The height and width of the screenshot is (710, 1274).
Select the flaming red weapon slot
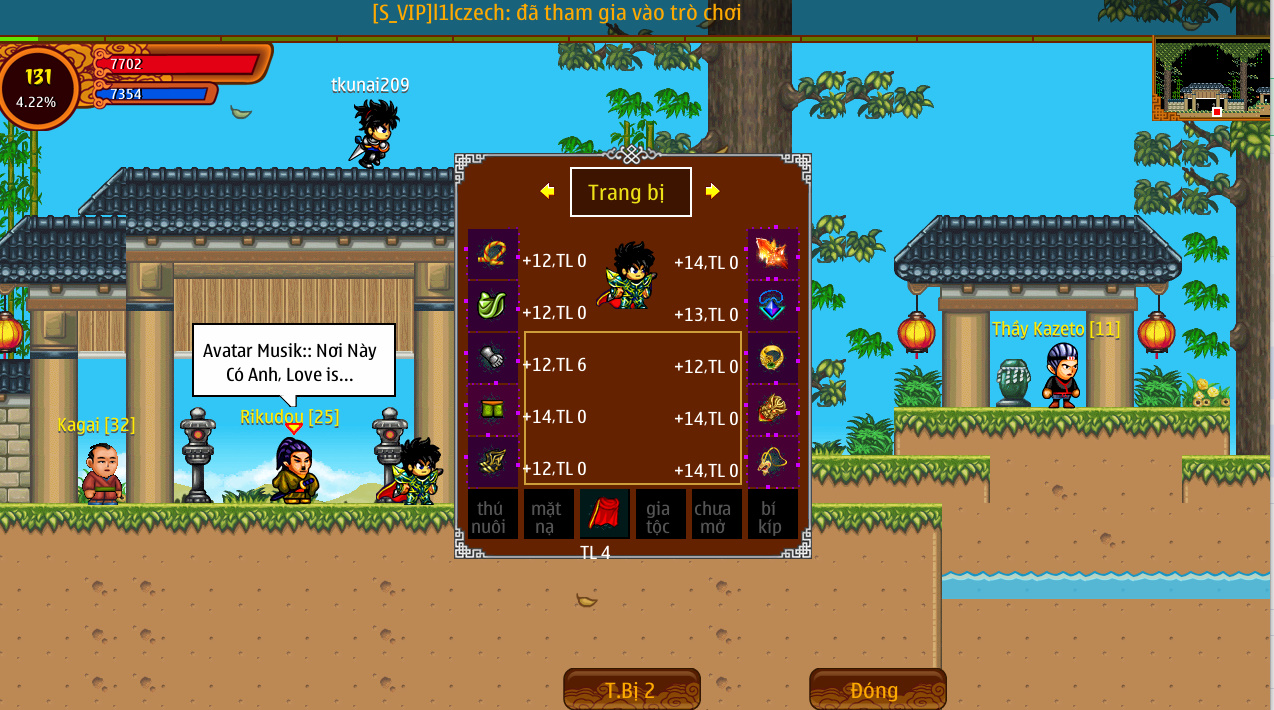[x=773, y=254]
